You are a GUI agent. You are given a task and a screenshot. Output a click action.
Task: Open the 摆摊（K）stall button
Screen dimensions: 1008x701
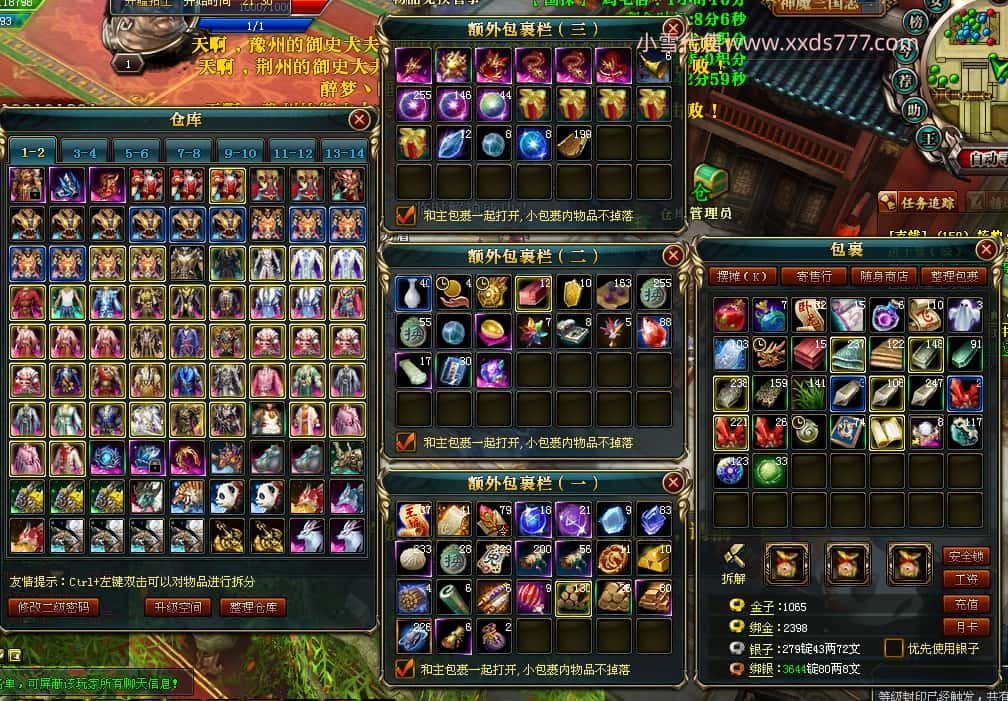tap(744, 276)
